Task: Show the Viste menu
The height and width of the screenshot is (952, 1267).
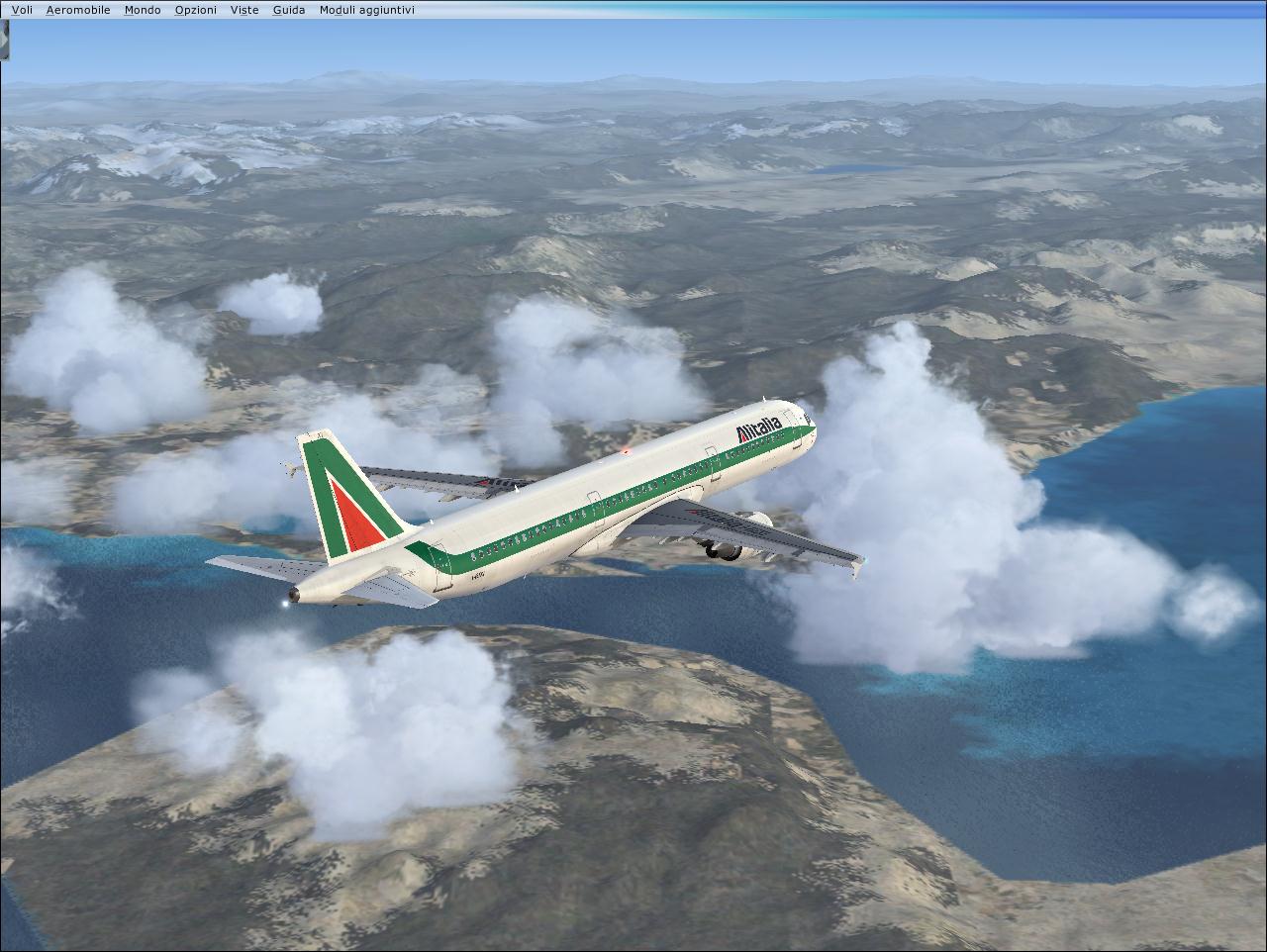Action: [244, 10]
